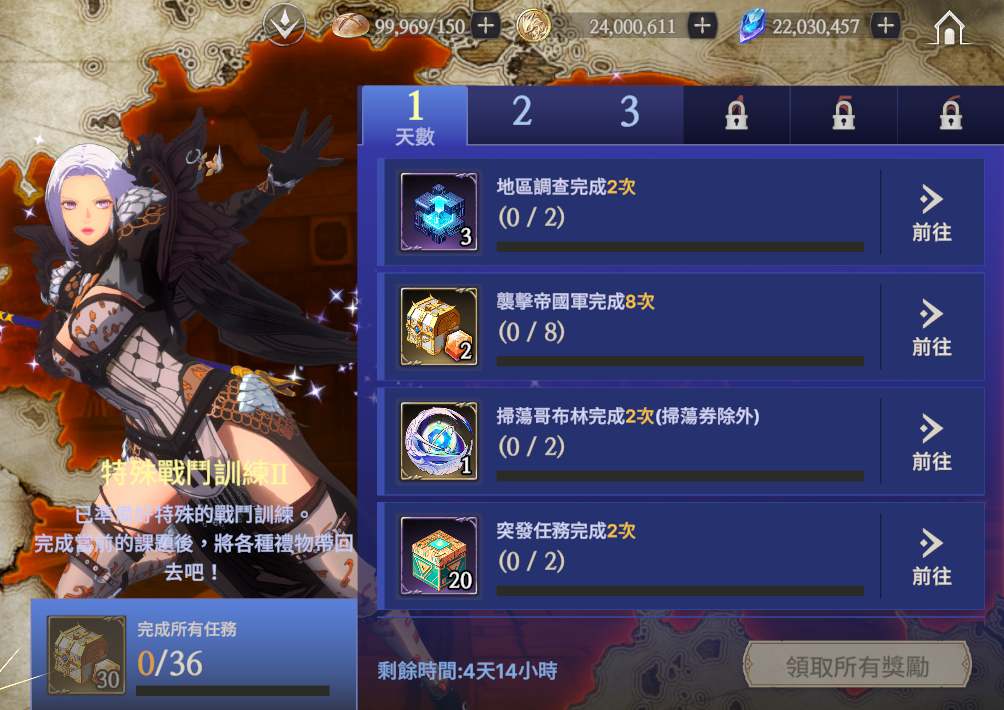View the all-missions completion chest reward

pos(87,654)
